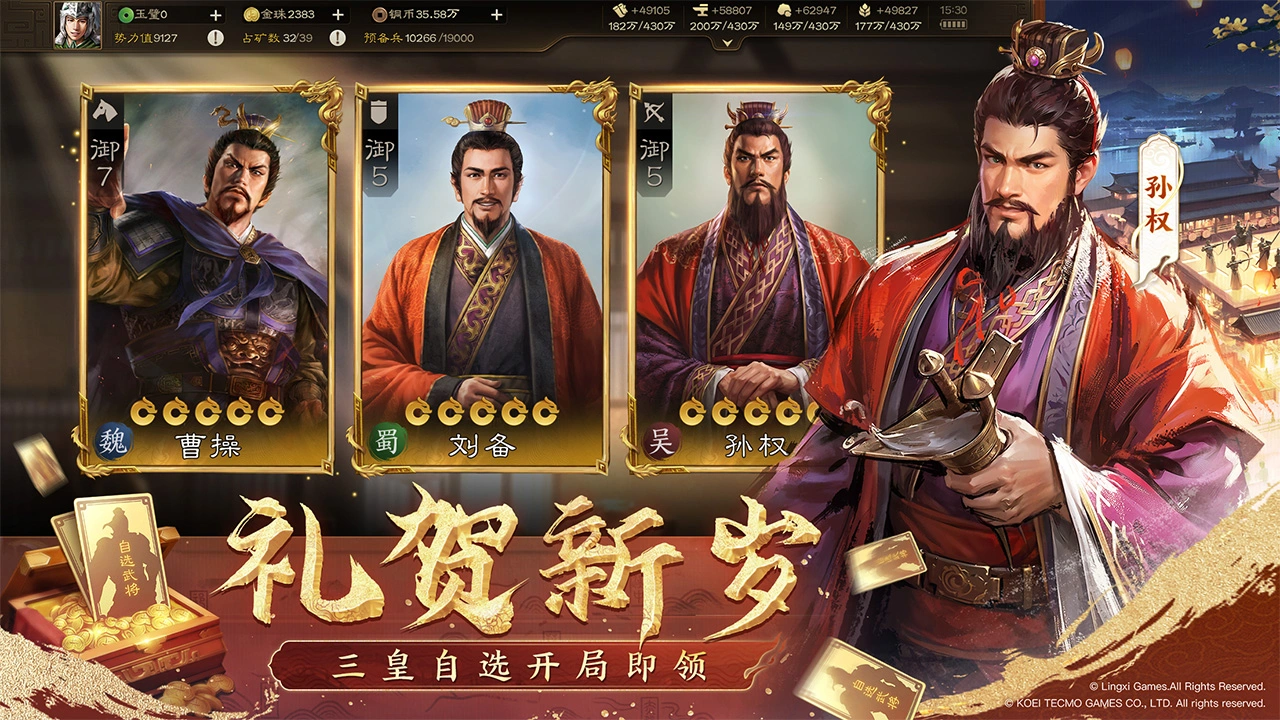Click the plus button beside 玉璧

pos(216,14)
